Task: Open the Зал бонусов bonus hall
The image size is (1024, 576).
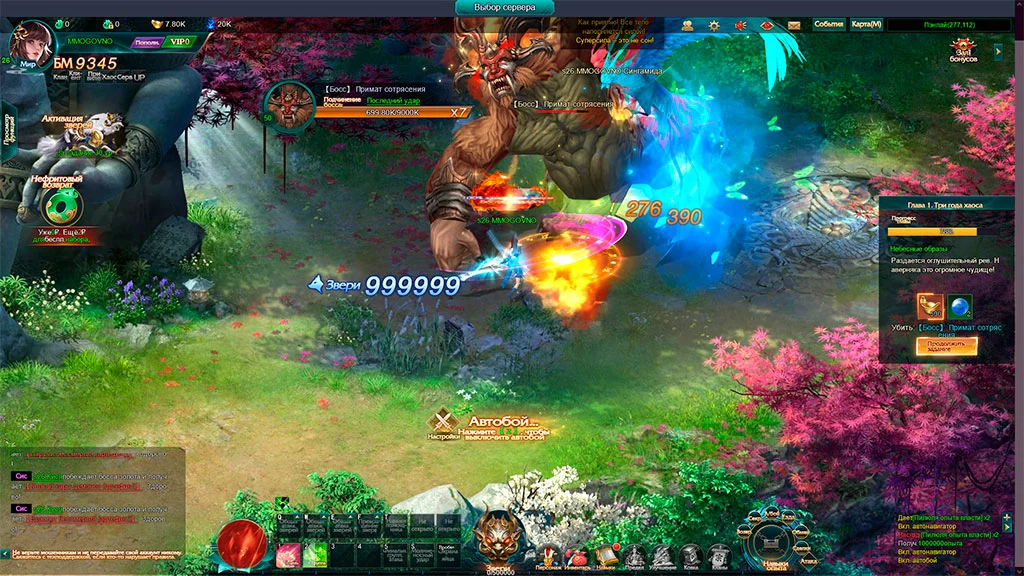Action: coord(963,49)
